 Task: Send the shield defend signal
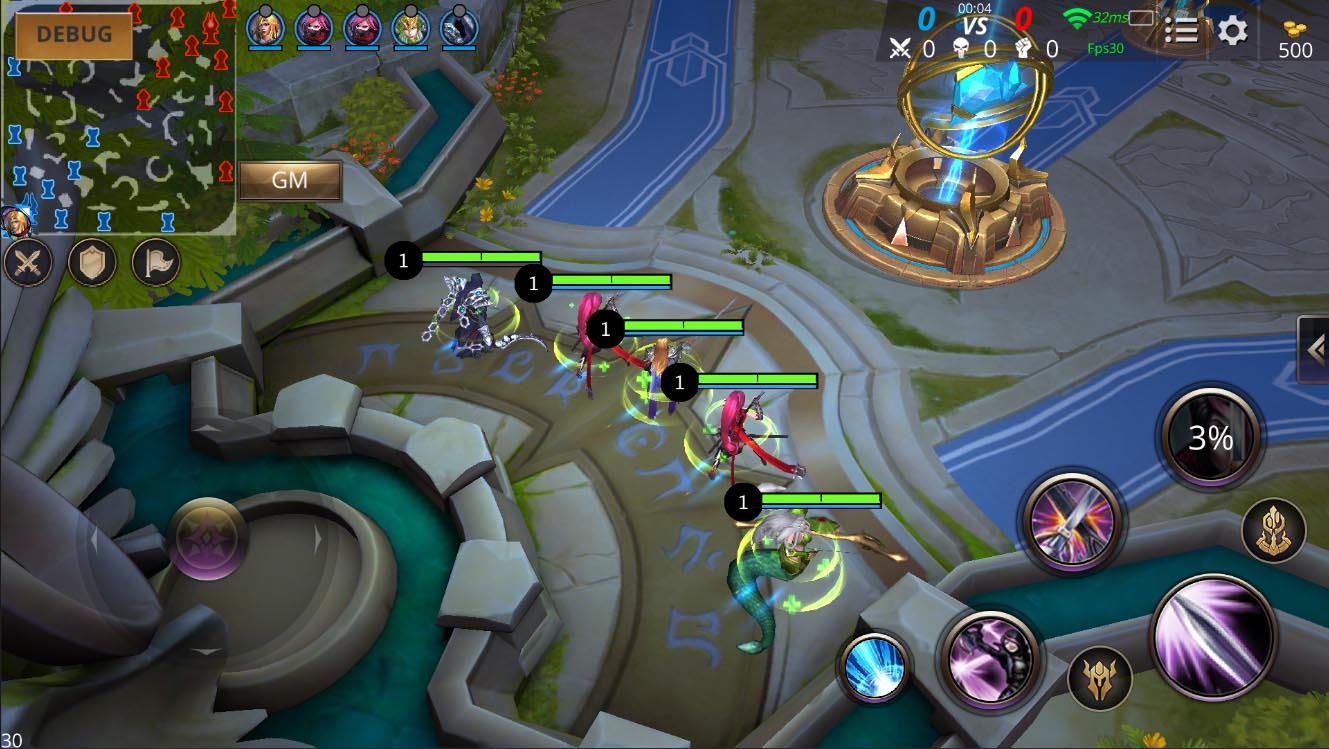pos(92,264)
